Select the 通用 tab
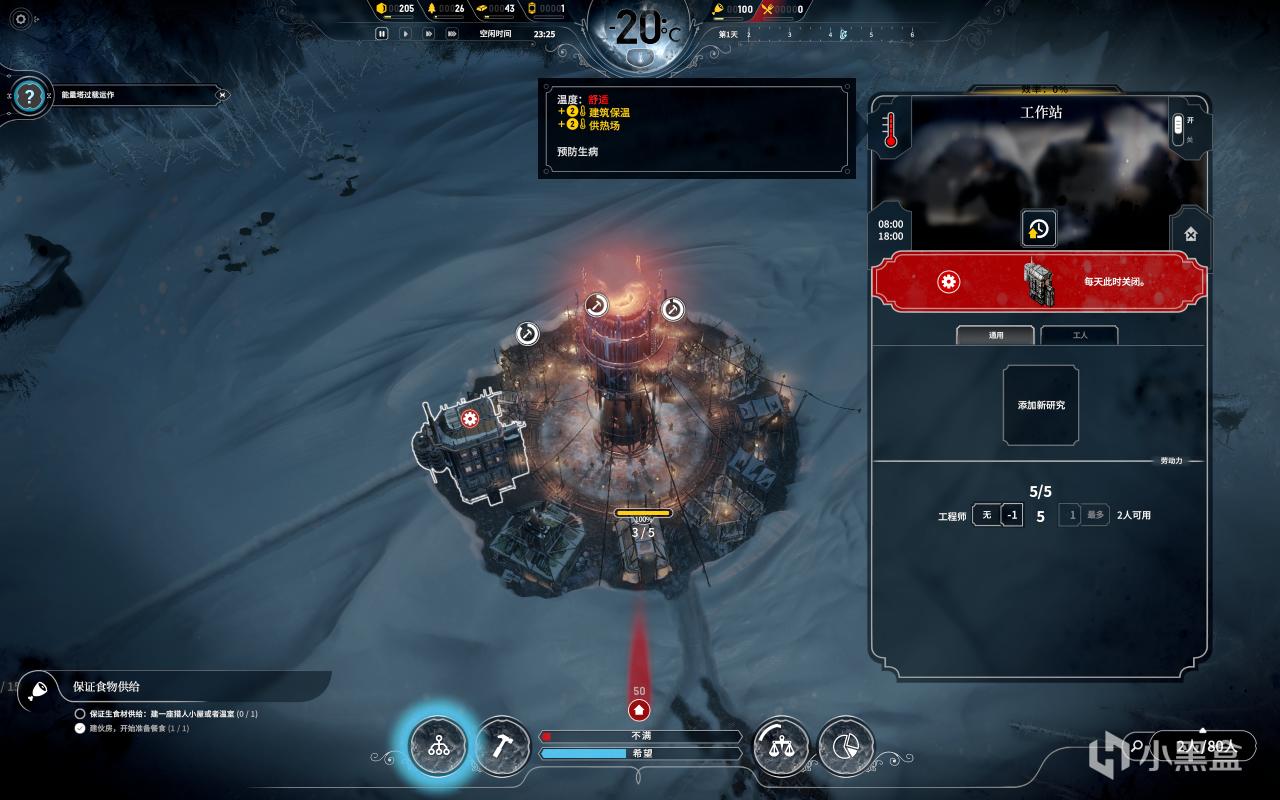This screenshot has height=800, width=1280. [996, 335]
